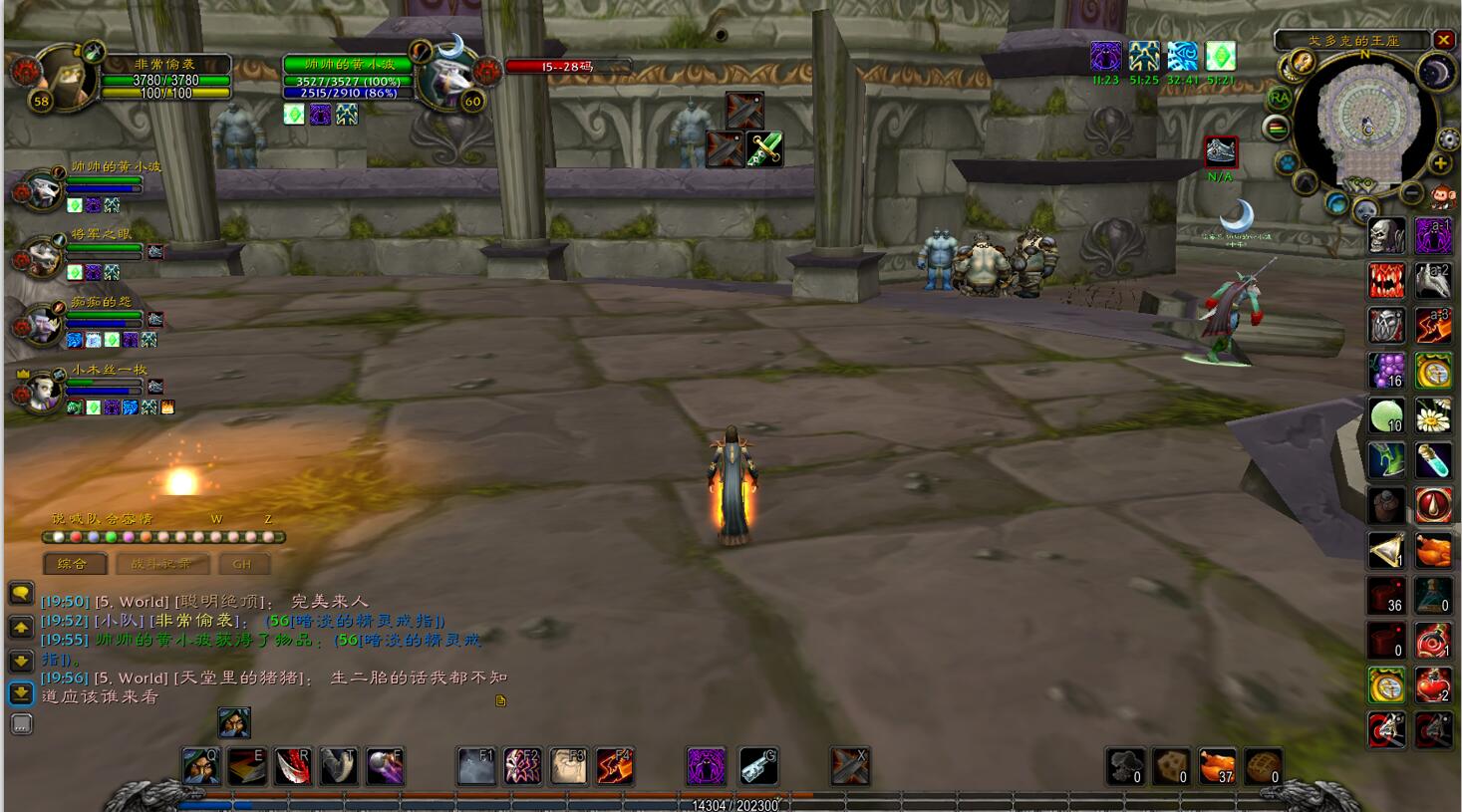Open the green RA minimap button

pos(1279,98)
